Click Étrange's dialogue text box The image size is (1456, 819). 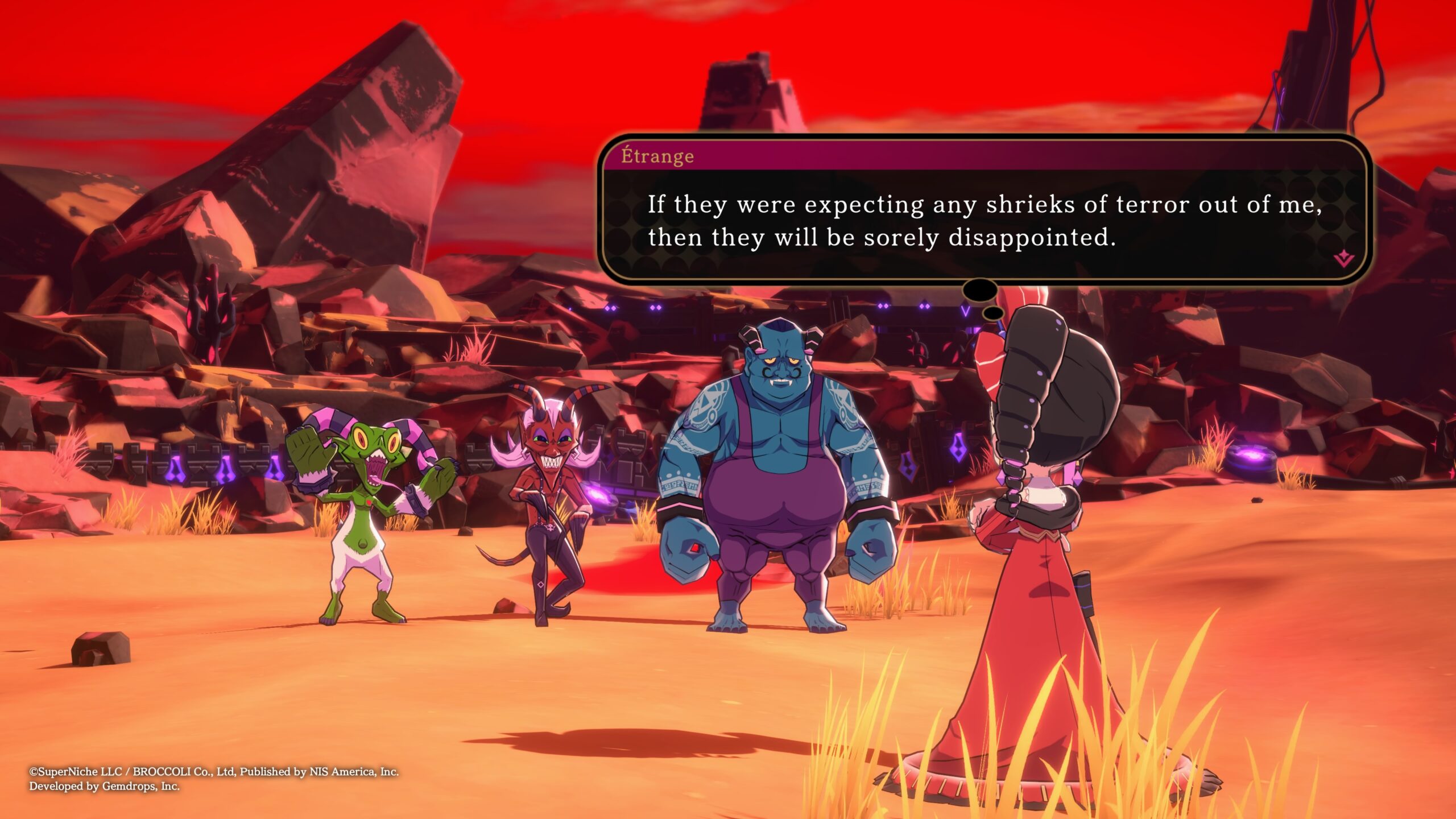[984, 221]
